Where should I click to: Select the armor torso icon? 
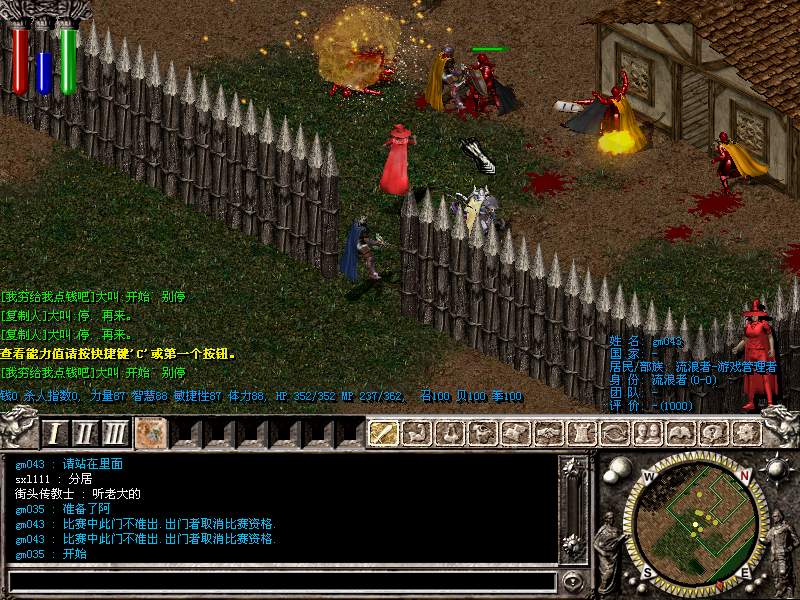[581, 433]
